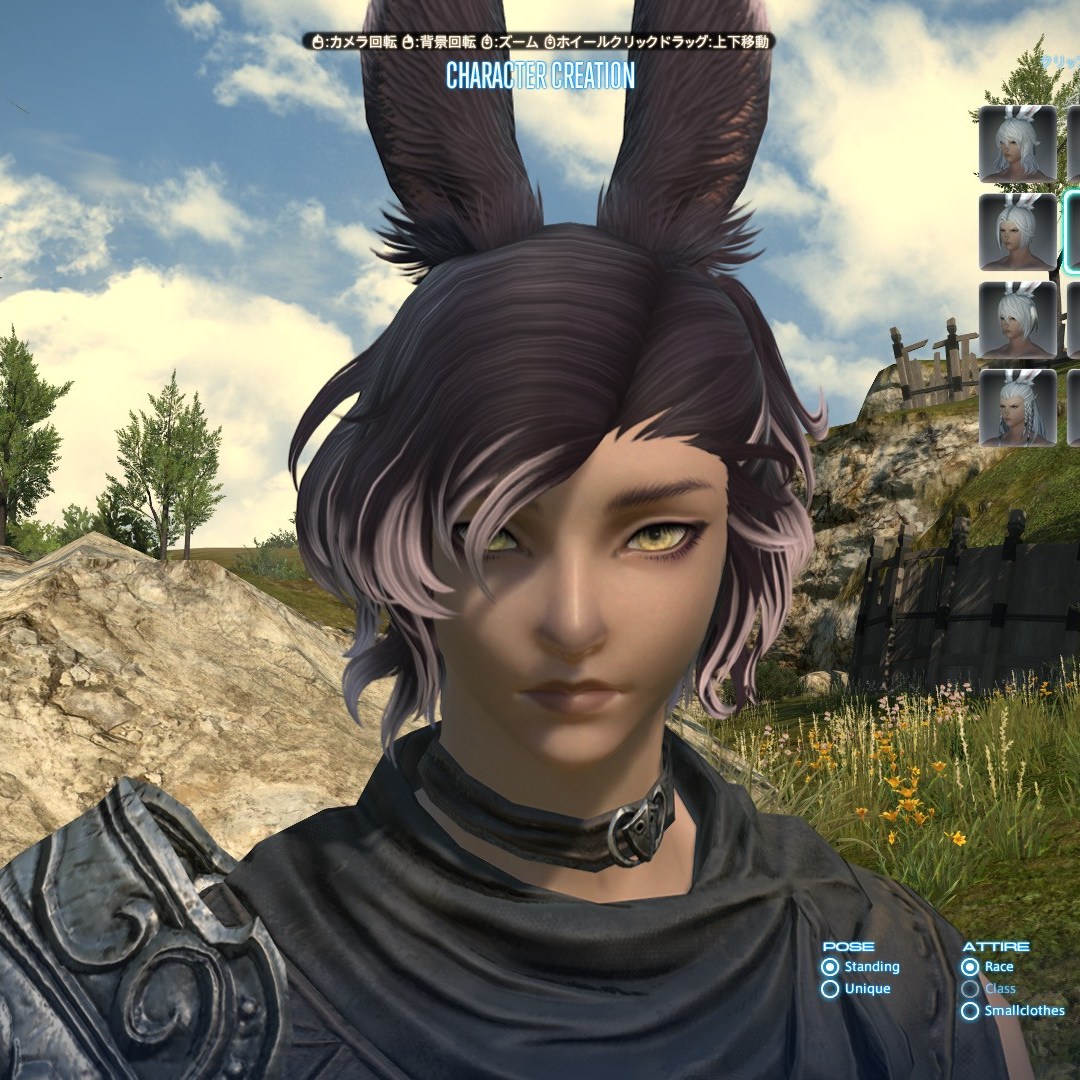Choose the long shaggy shoulder-length hairstyle thumbnail
The height and width of the screenshot is (1080, 1080).
[1018, 143]
